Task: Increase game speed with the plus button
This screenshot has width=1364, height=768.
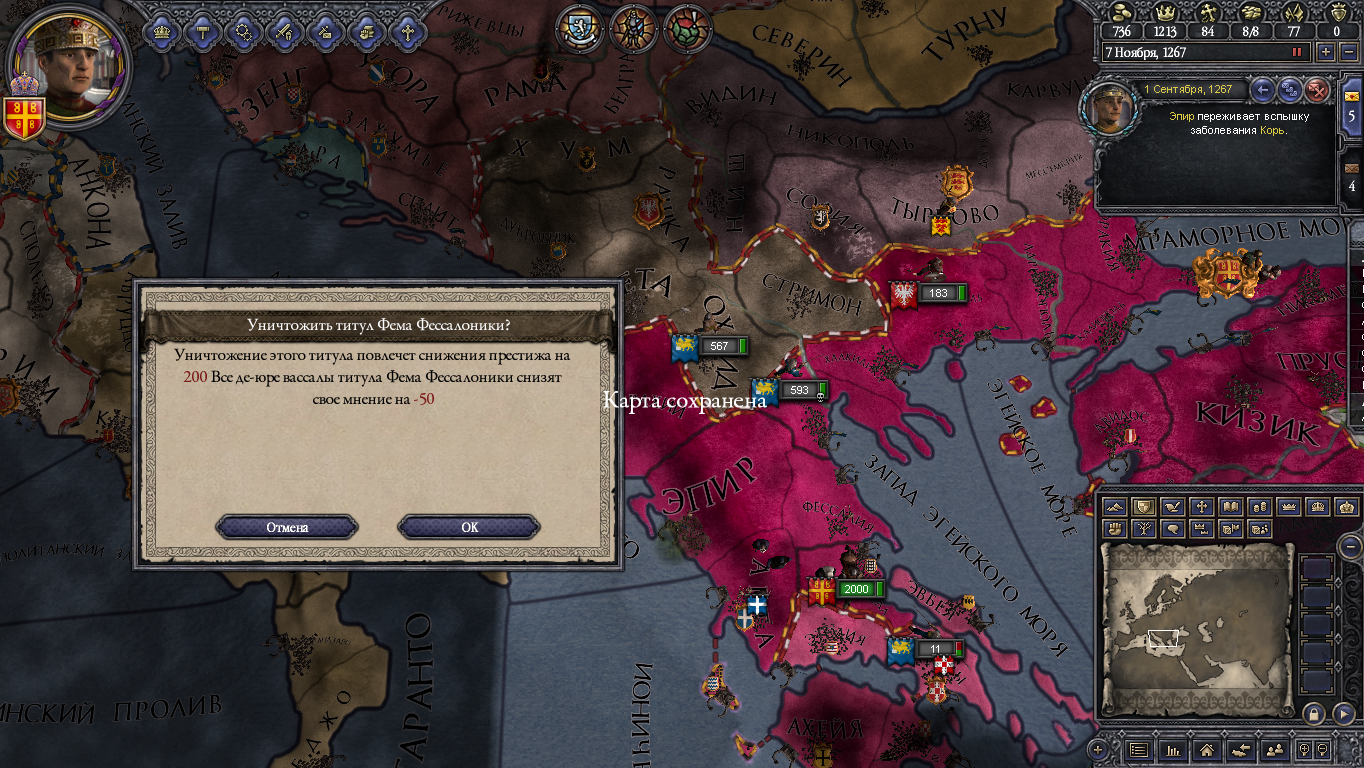Action: coord(1326,52)
